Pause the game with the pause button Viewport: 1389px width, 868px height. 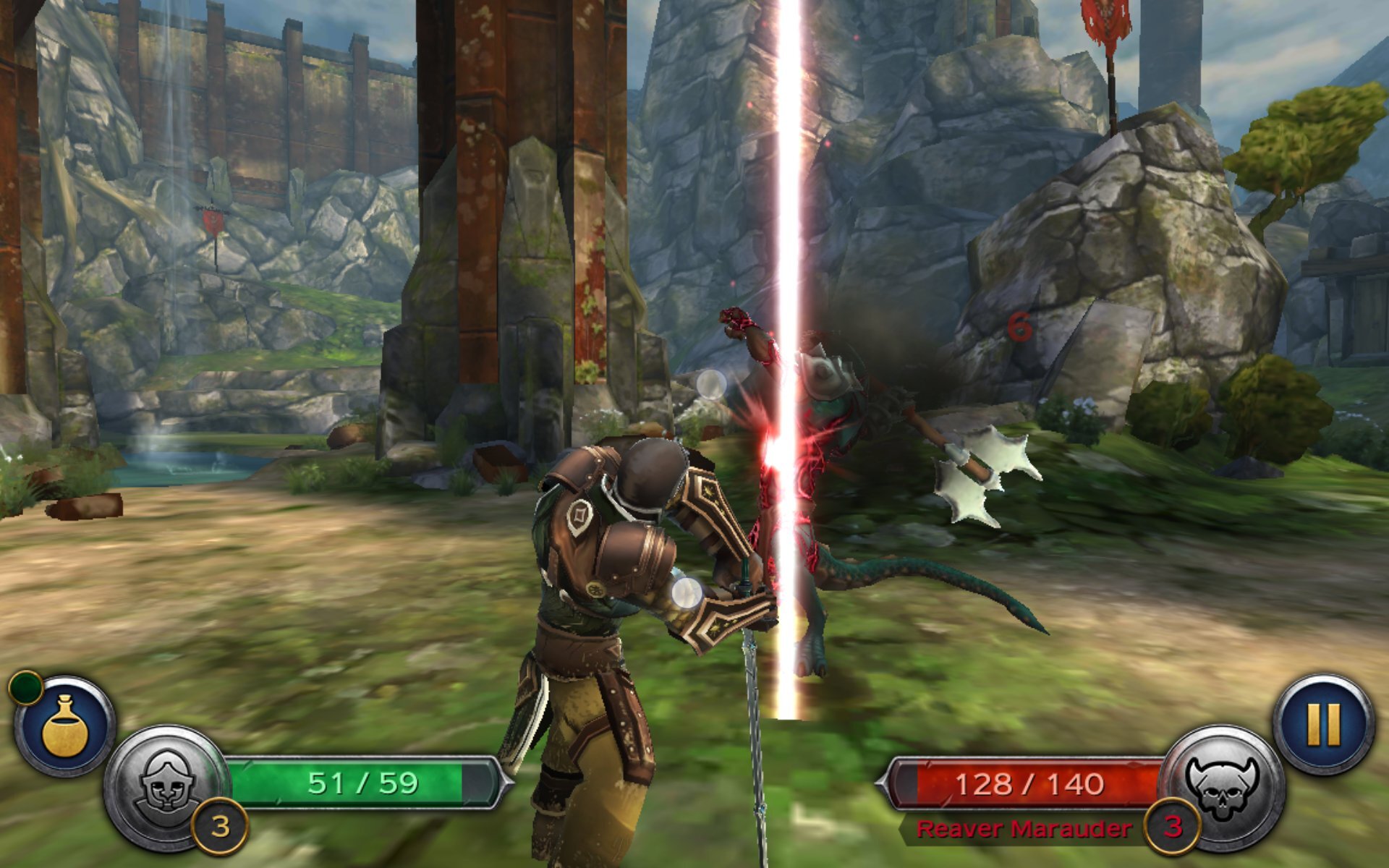[x=1324, y=724]
